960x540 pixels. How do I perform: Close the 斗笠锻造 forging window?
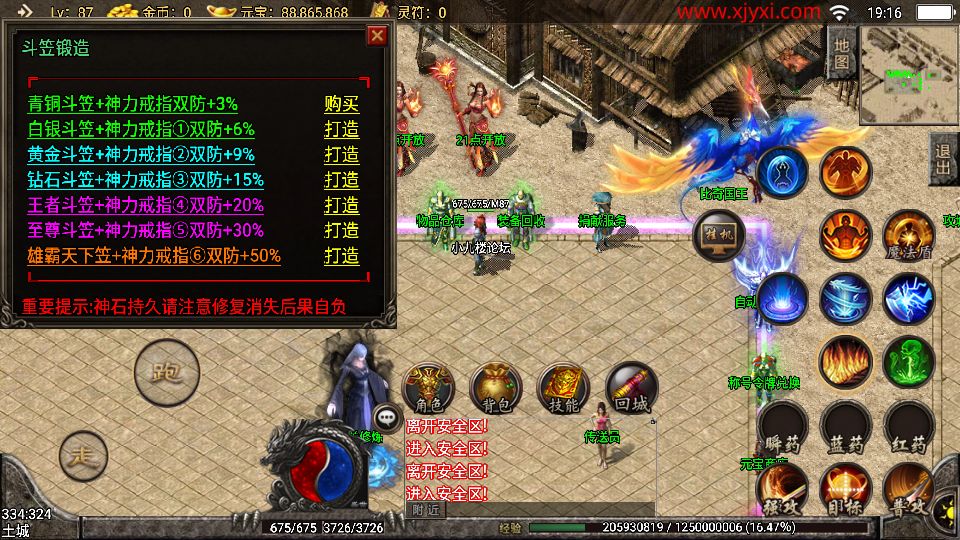pyautogui.click(x=377, y=37)
